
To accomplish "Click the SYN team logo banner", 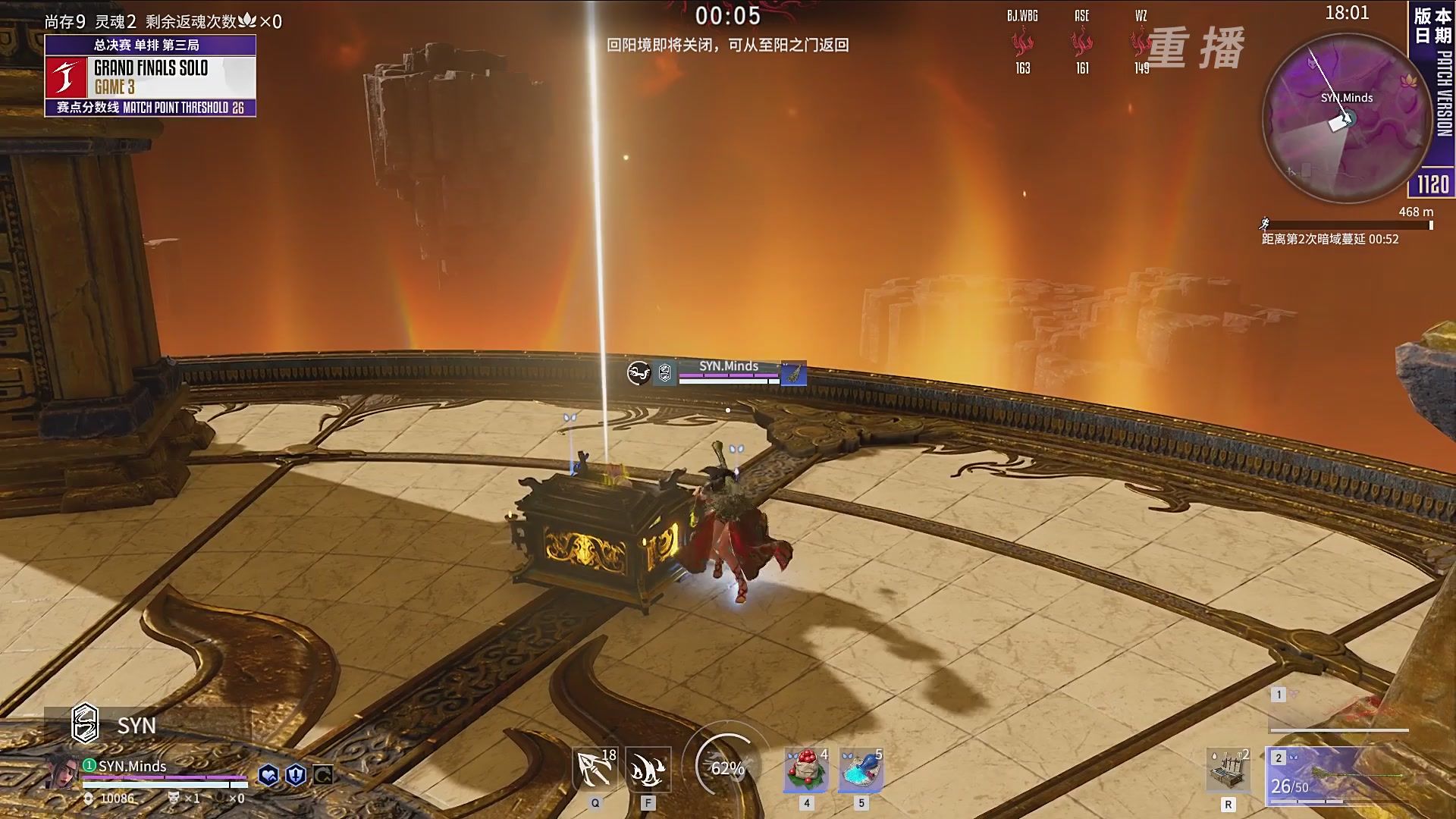I will tap(148, 726).
